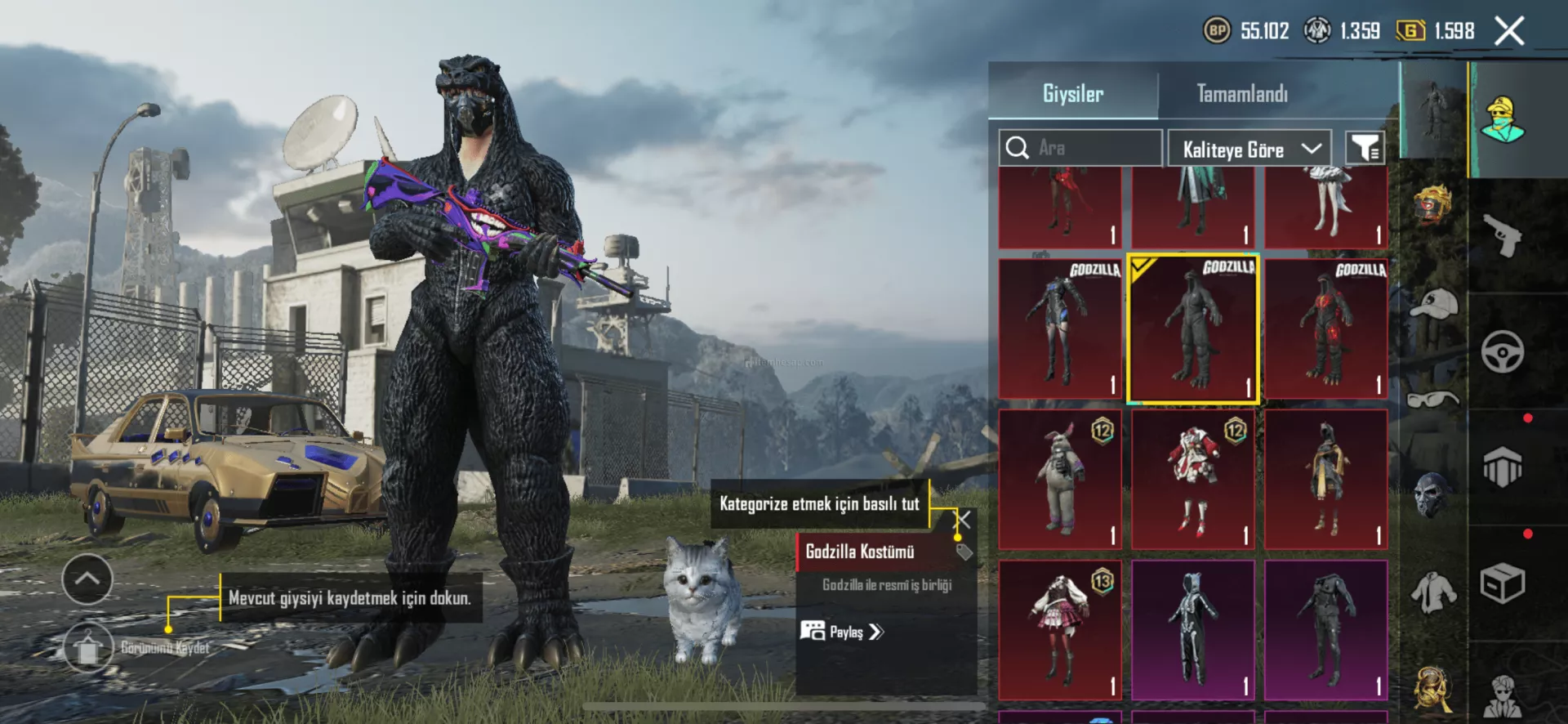Image resolution: width=1568 pixels, height=724 pixels.
Task: Select the red and white kimono outfit
Action: (x=1192, y=480)
